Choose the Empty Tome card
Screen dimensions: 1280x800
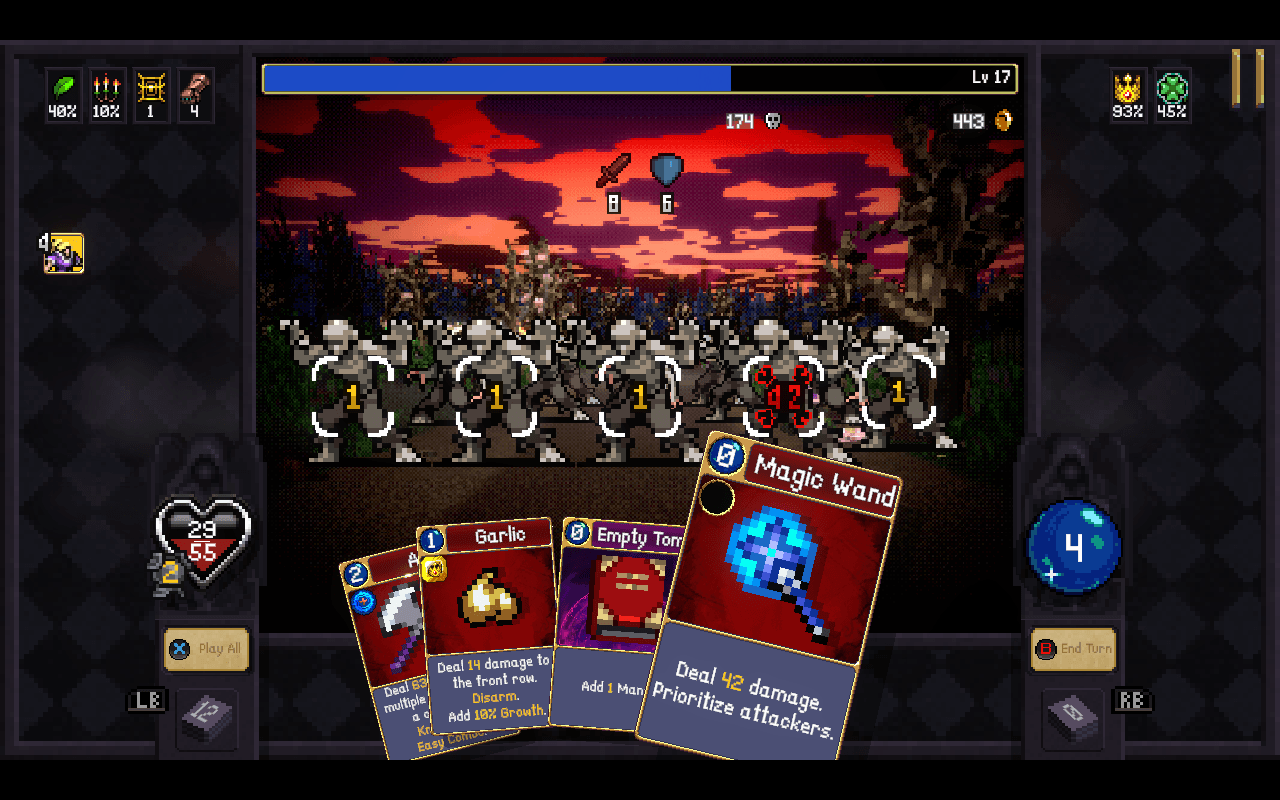pyautogui.click(x=610, y=620)
